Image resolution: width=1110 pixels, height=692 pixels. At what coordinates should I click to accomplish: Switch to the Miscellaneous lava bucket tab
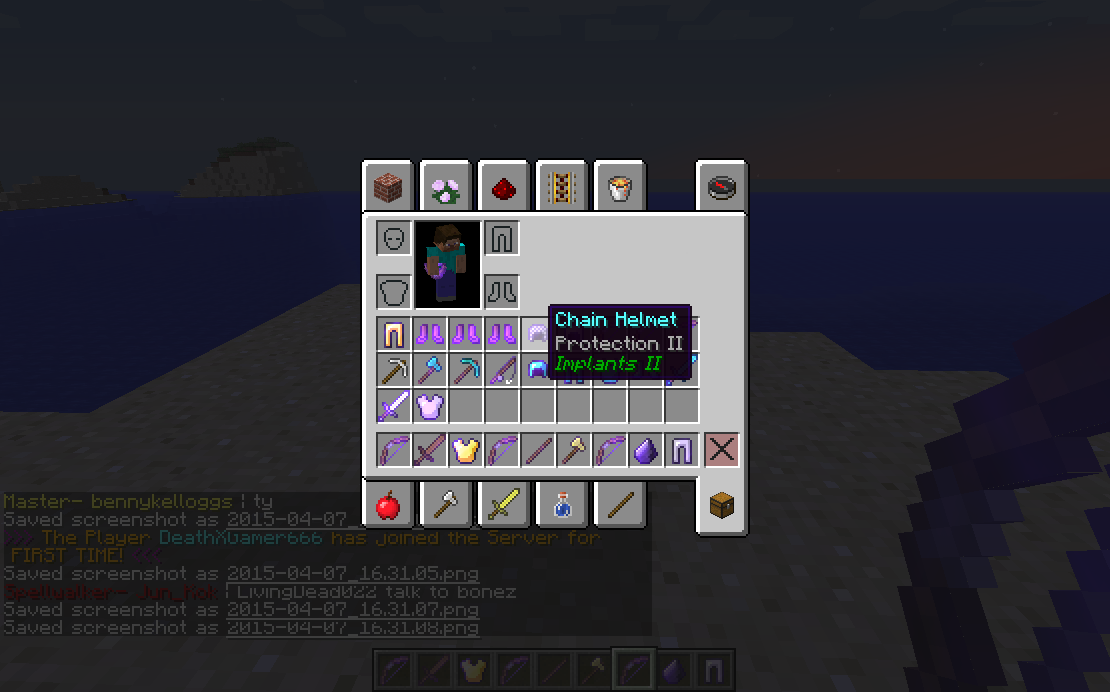coord(619,186)
